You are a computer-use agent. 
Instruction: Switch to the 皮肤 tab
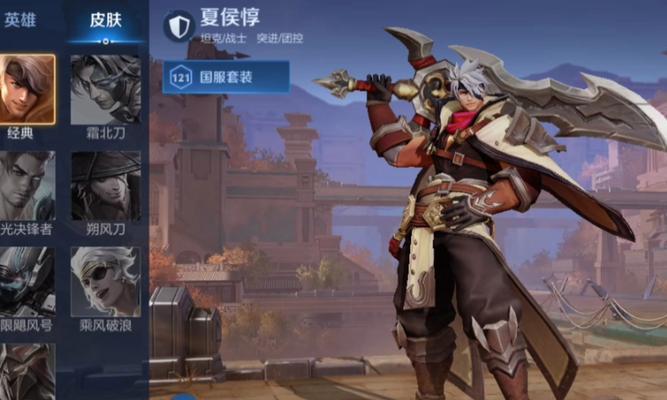pyautogui.click(x=105, y=19)
